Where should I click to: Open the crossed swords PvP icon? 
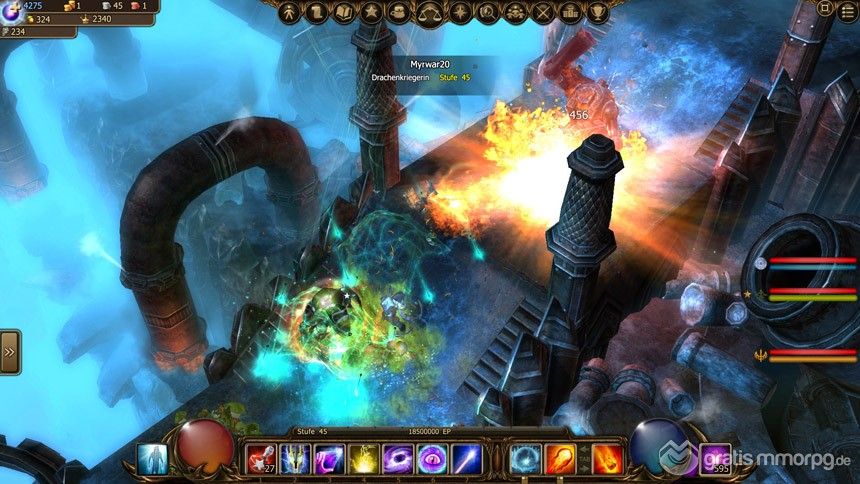pos(544,13)
